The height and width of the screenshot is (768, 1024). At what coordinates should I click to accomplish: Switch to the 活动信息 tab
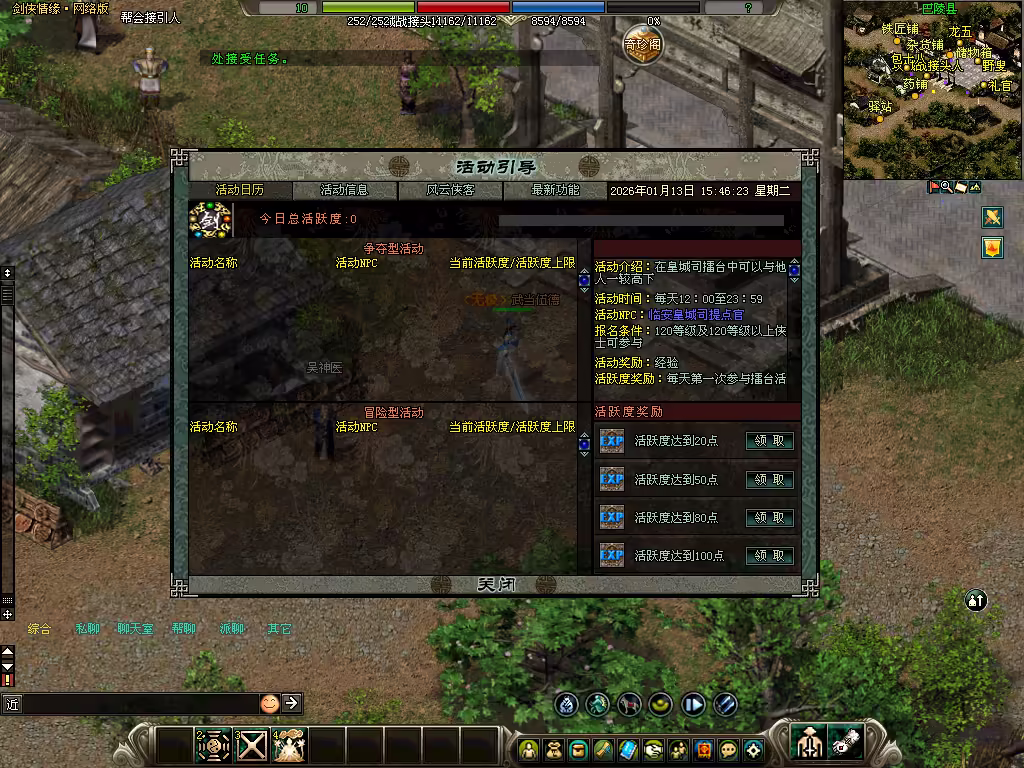point(345,190)
